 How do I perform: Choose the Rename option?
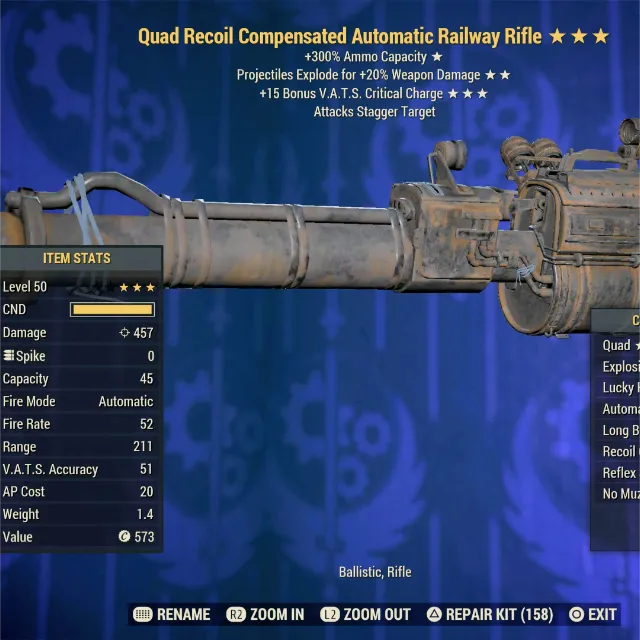(x=172, y=614)
